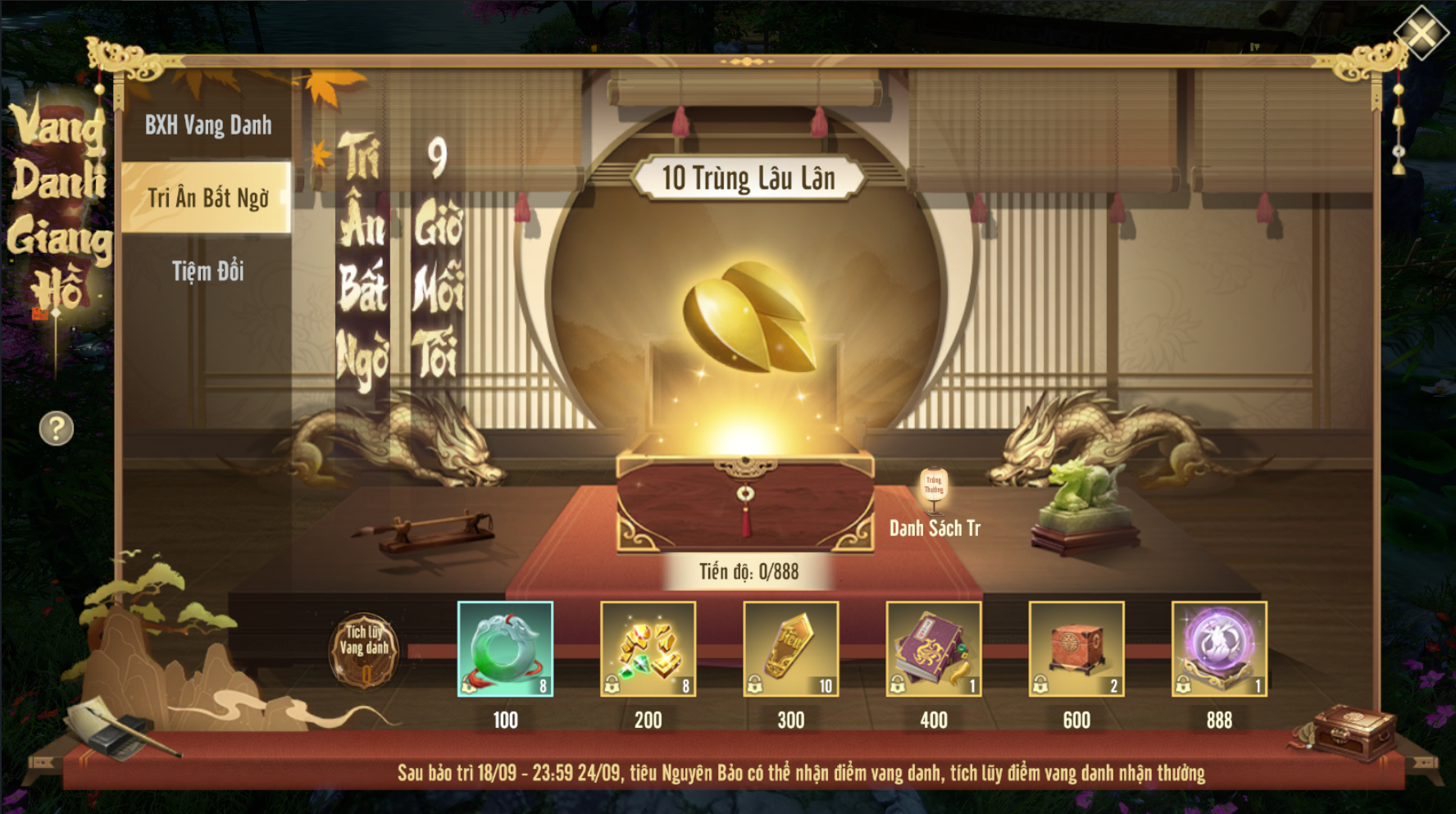Choose the golden token reward at 300
This screenshot has width=1456, height=814.
[x=790, y=649]
